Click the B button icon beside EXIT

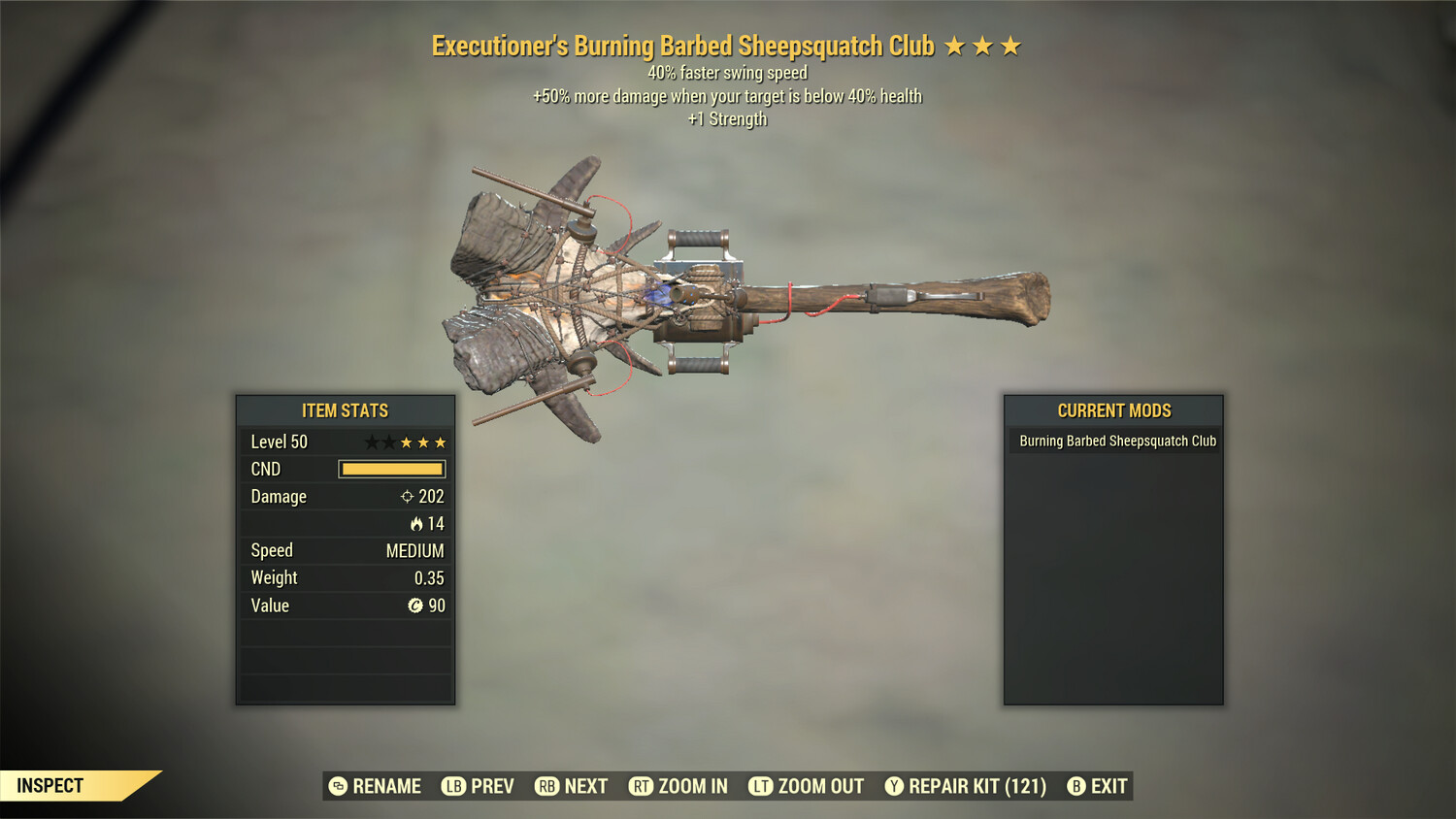point(1075,786)
